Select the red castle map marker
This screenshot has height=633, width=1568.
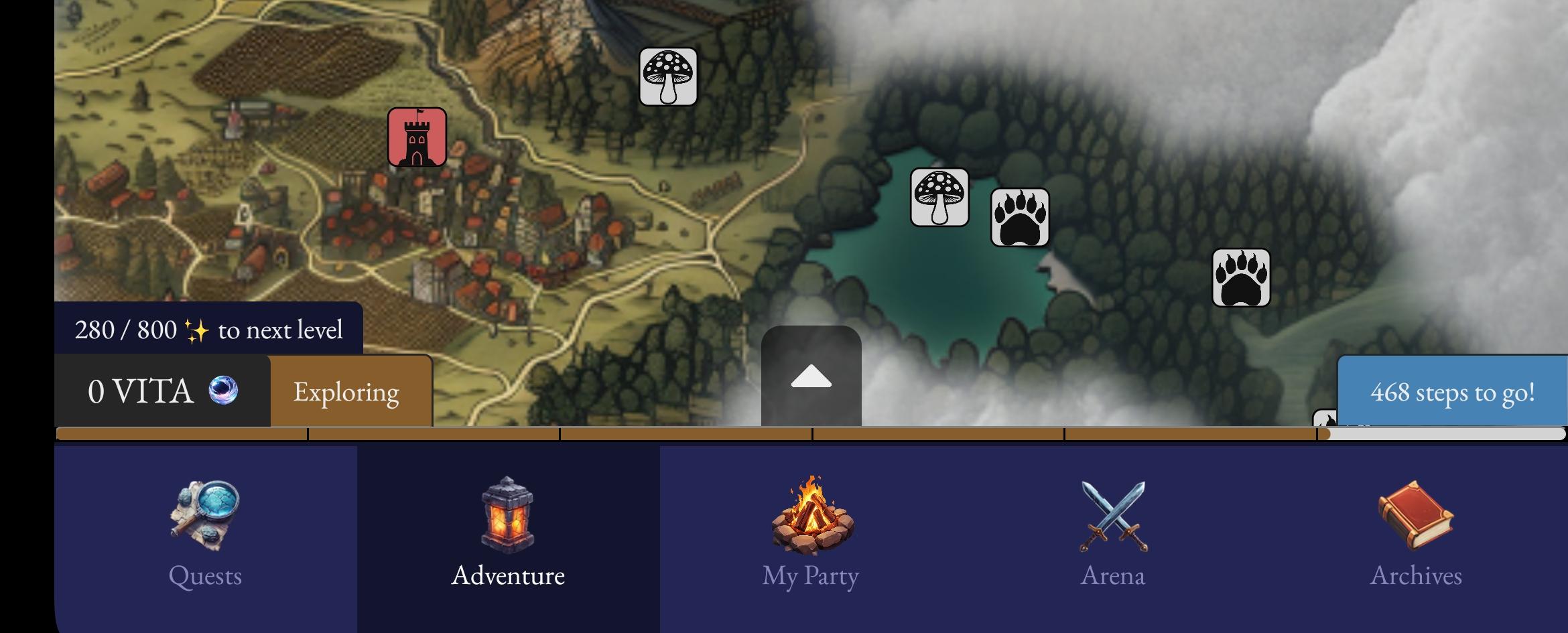pos(417,137)
